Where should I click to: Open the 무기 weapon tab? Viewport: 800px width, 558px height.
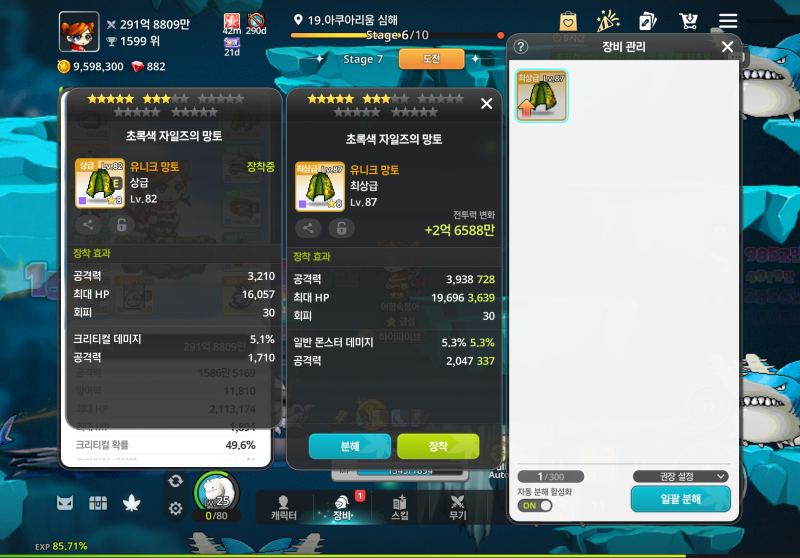point(458,507)
